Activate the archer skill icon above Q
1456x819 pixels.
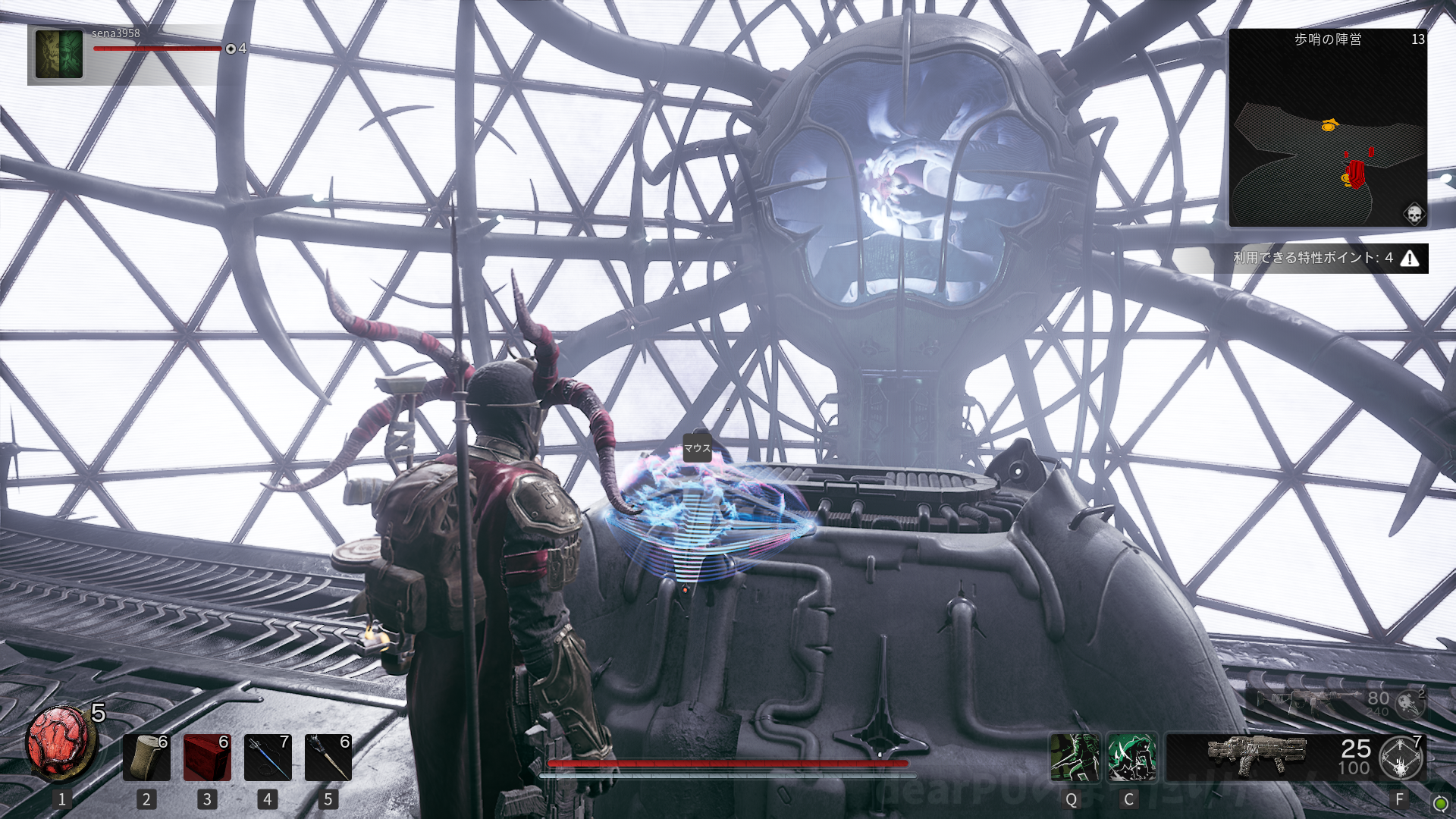point(1075,757)
